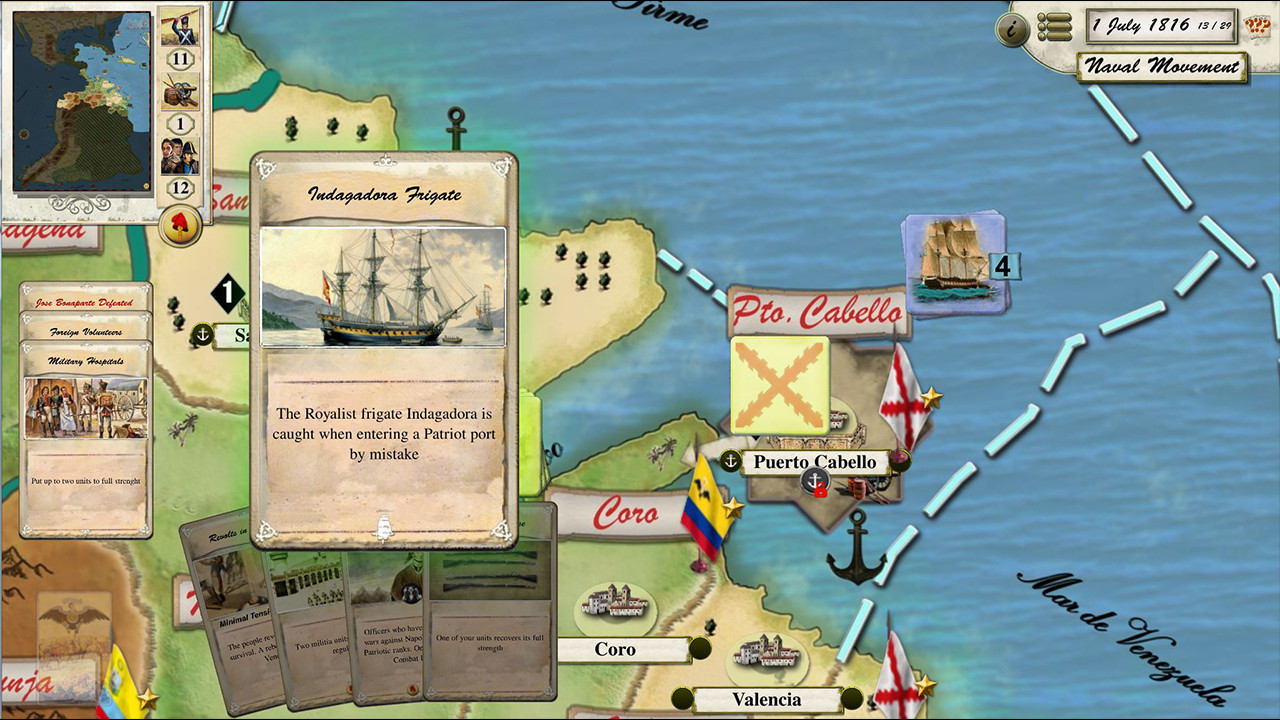
Task: Pick the Jose Bonaparte Defeated card header
Action: tap(86, 302)
